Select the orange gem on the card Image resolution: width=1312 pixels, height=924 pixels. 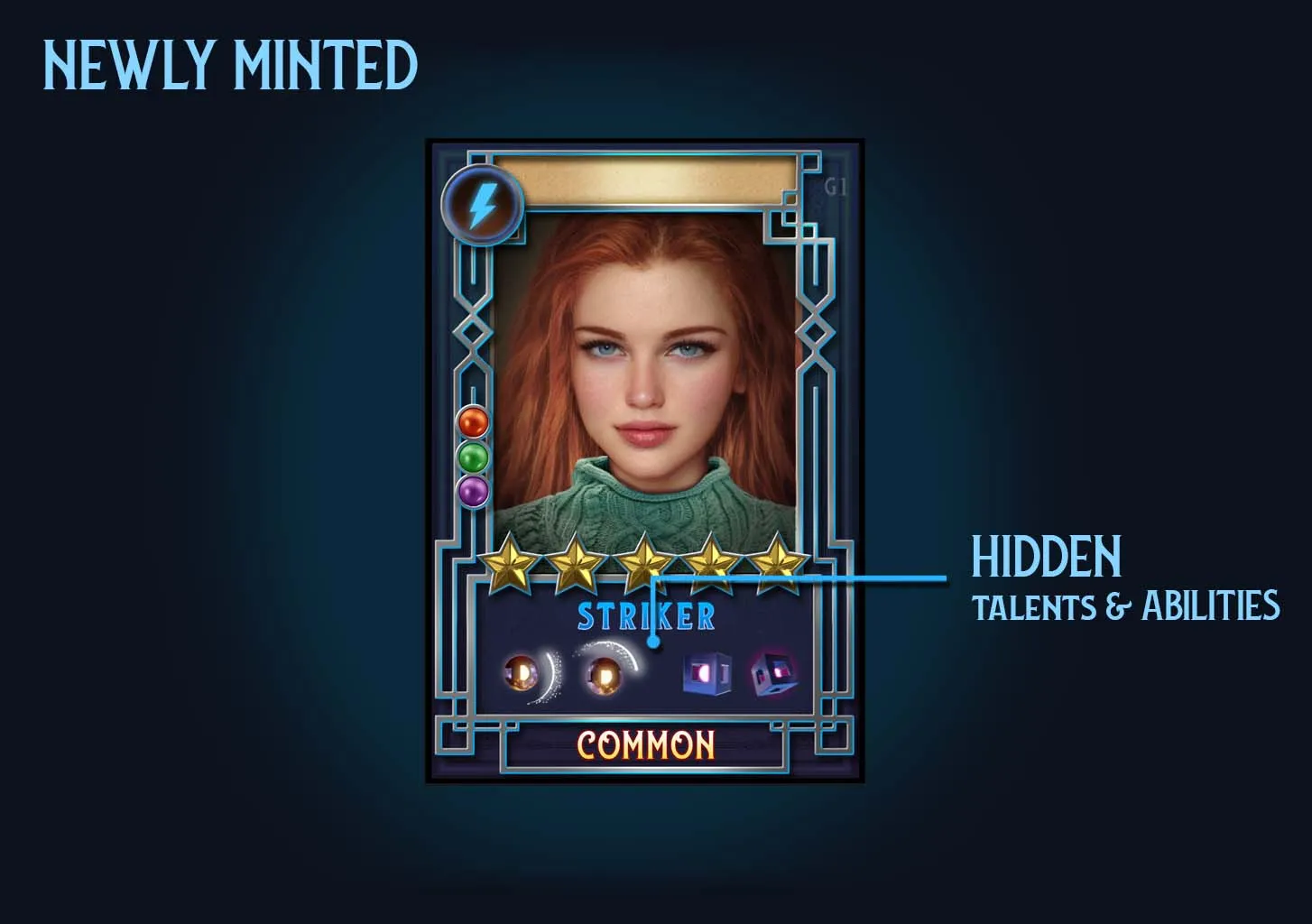(473, 421)
